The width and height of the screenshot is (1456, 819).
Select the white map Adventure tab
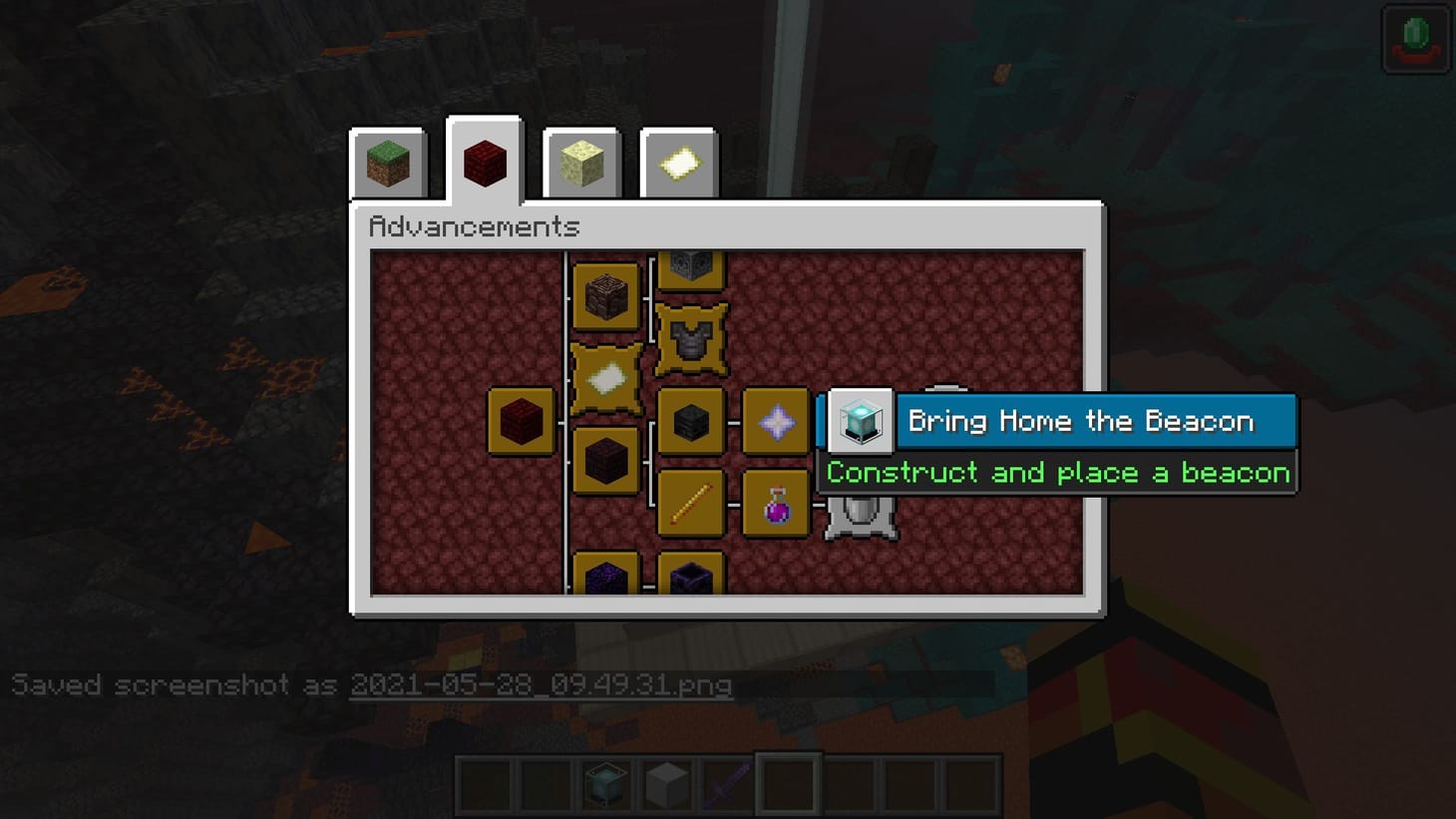[x=678, y=165]
